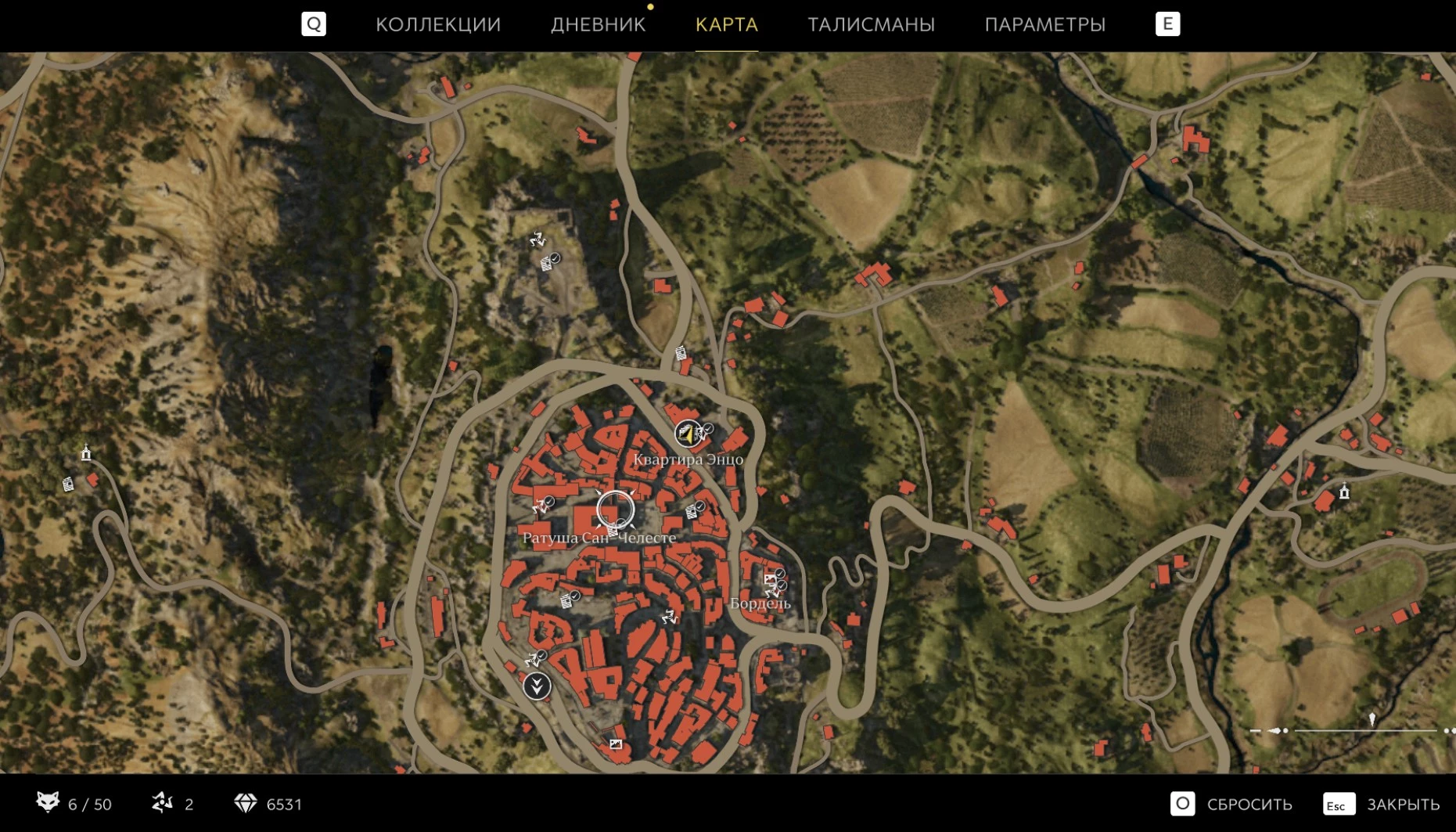
Task: Click the photo marker at the town's south
Action: 616,744
